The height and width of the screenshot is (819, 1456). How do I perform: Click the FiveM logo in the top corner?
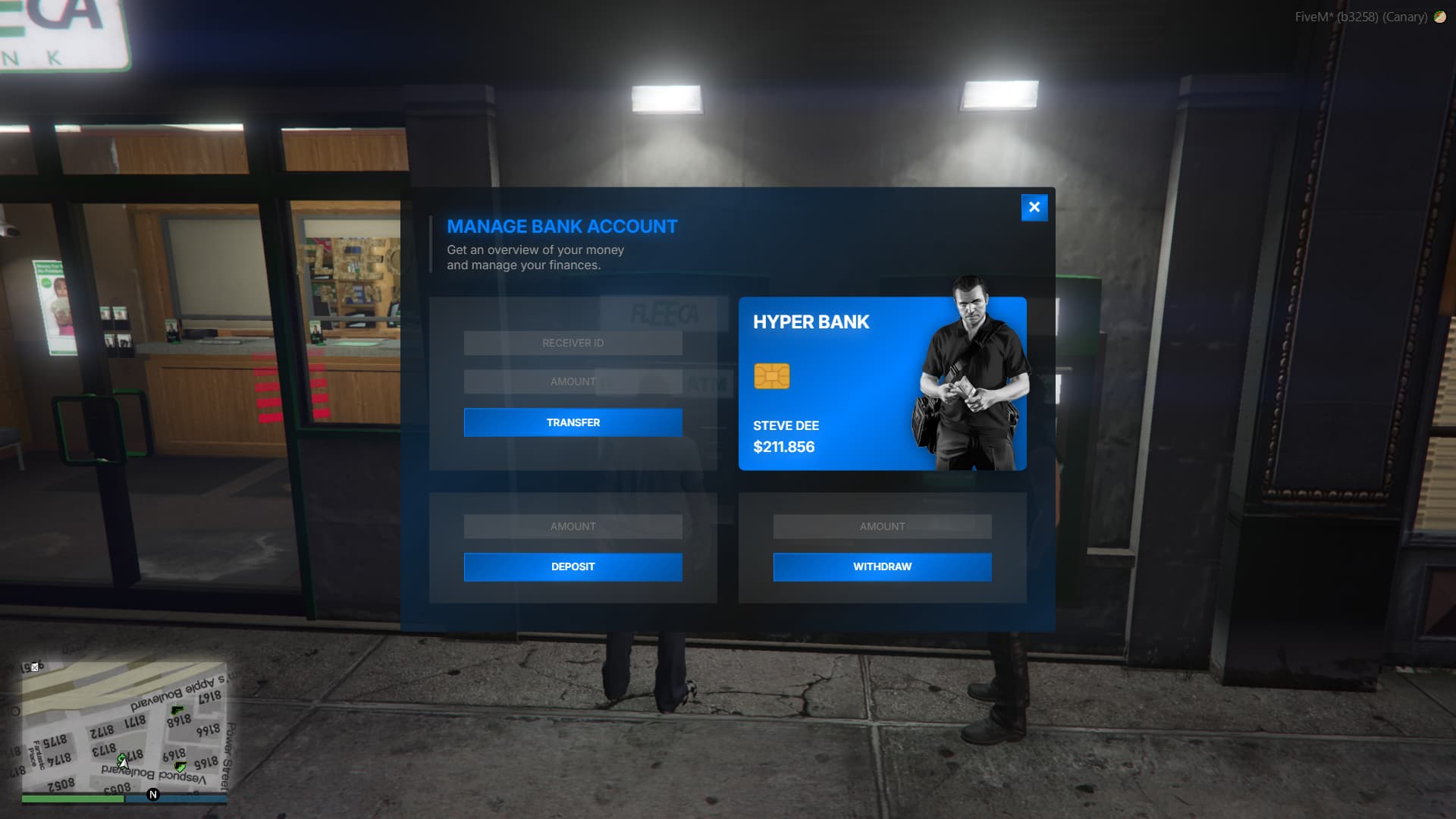1440,17
